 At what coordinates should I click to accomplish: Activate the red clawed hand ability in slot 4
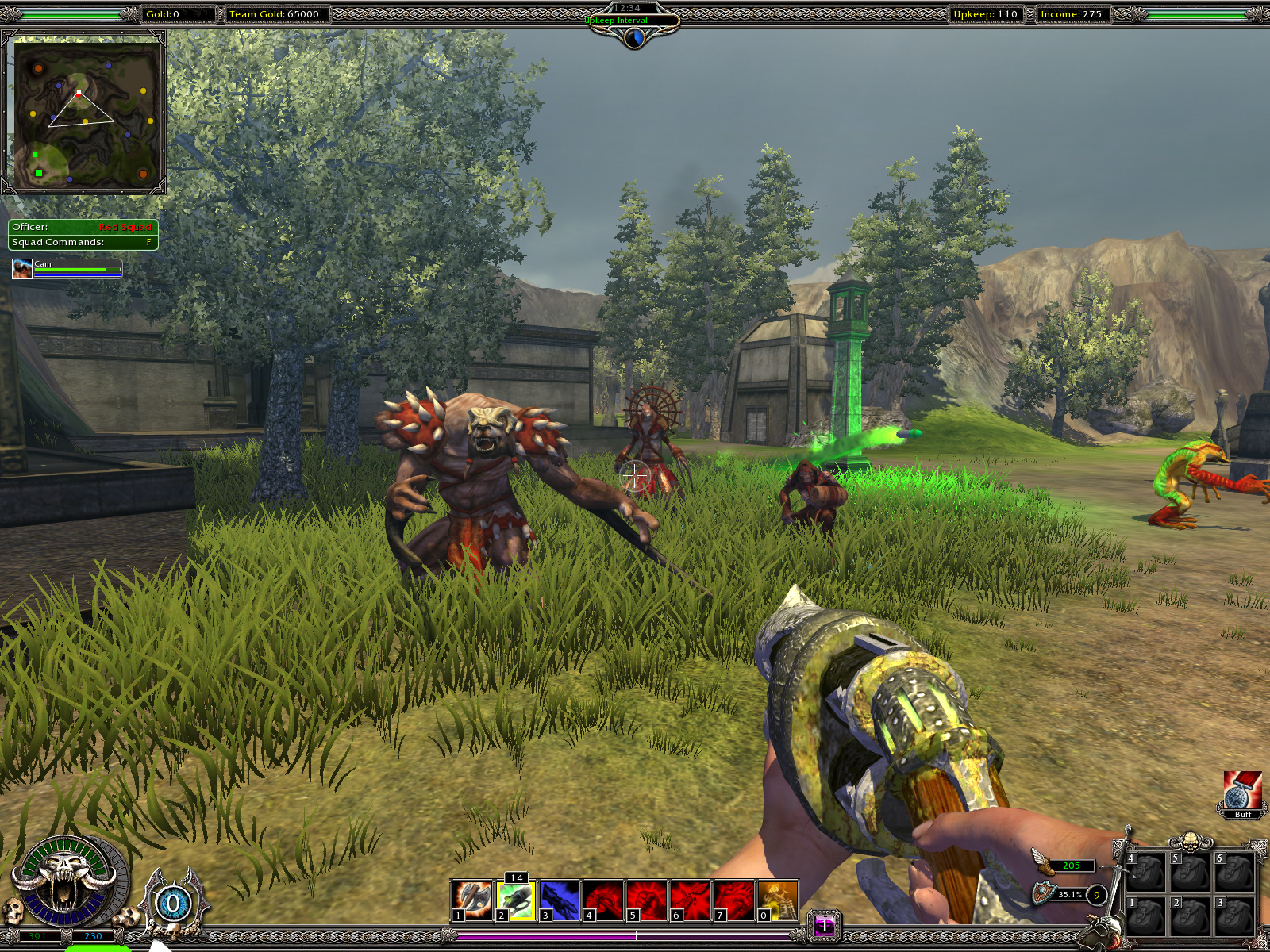point(603,900)
